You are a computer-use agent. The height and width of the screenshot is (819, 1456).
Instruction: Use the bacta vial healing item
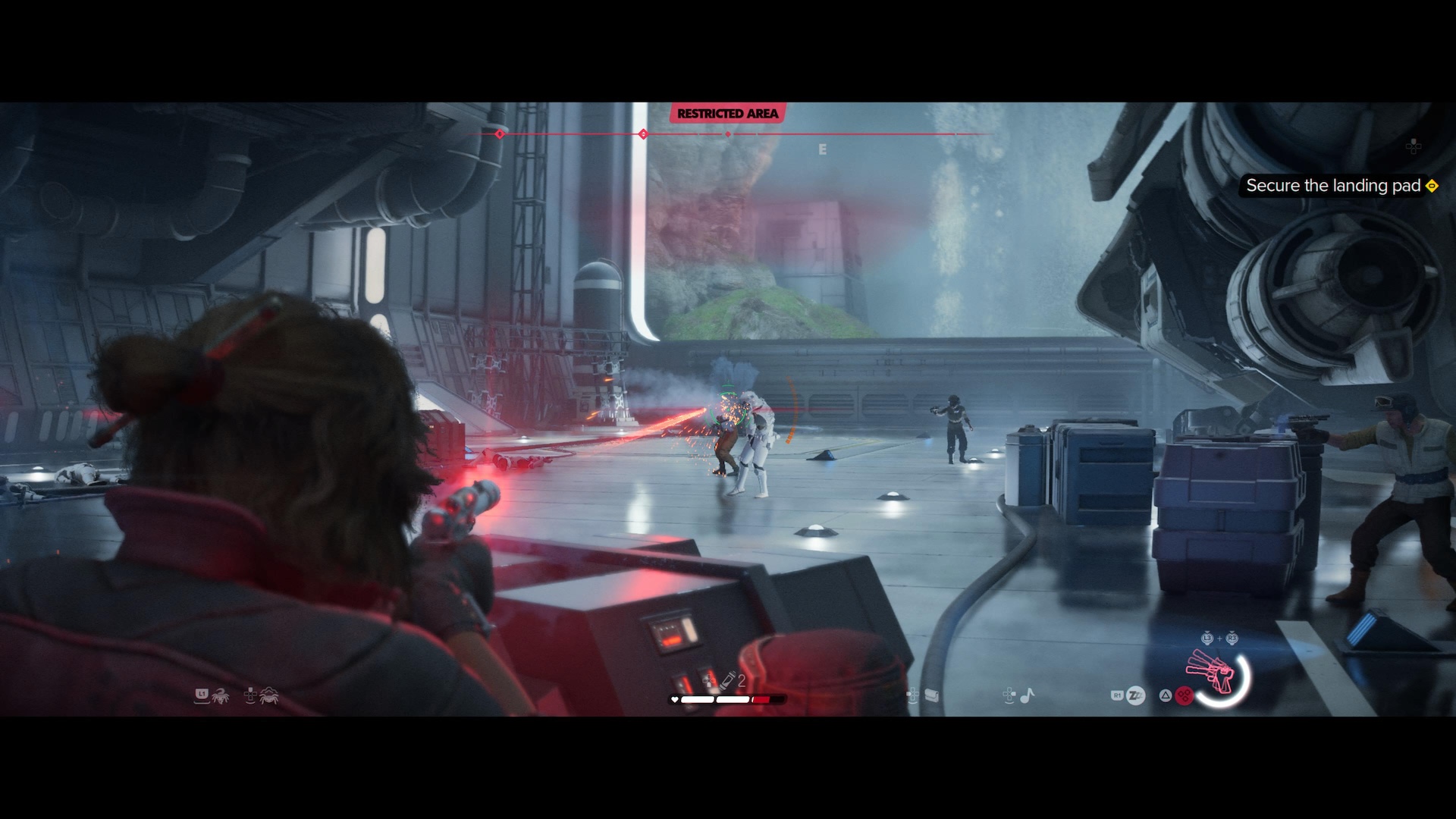pos(728,679)
